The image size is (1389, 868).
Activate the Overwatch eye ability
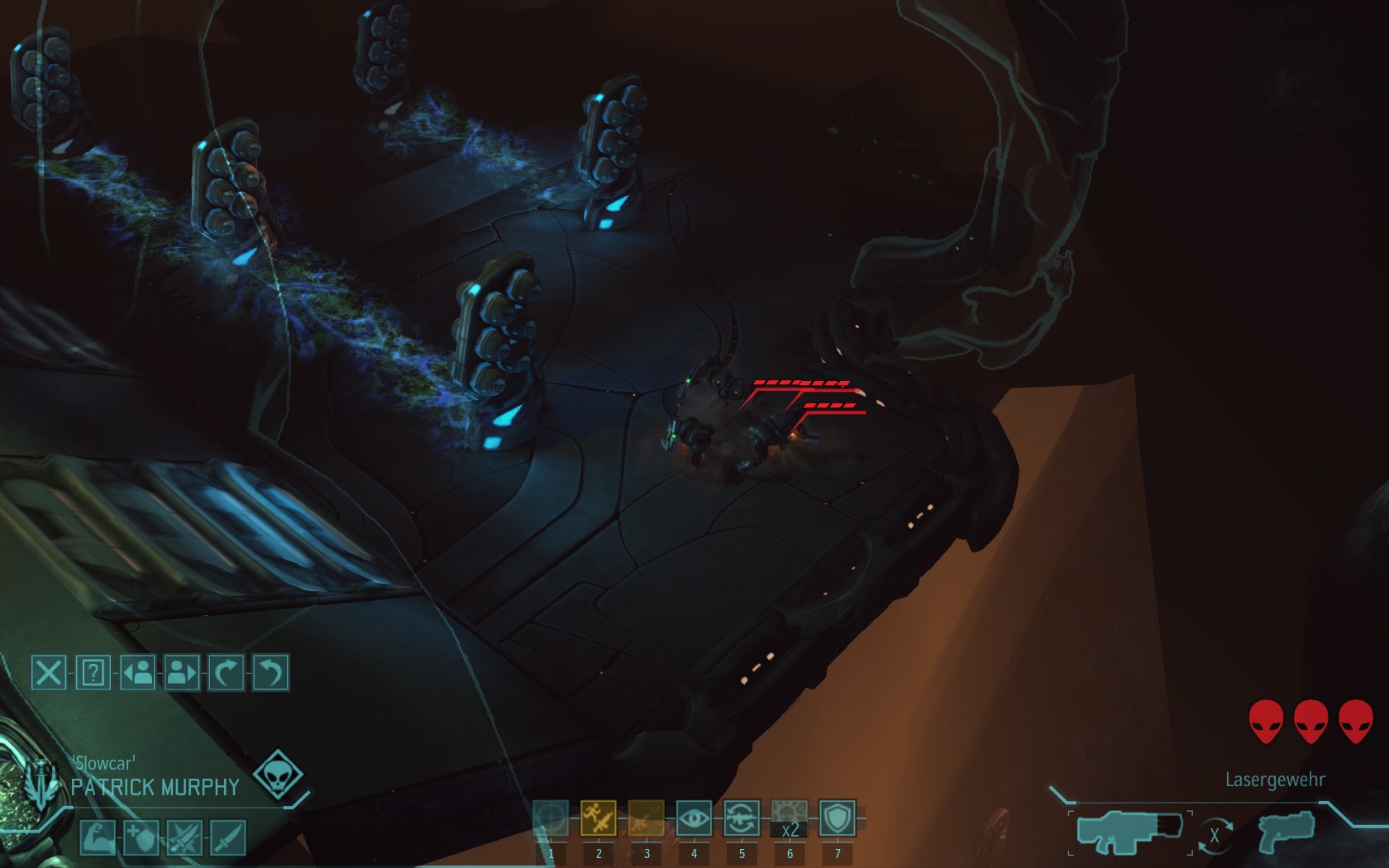(694, 818)
